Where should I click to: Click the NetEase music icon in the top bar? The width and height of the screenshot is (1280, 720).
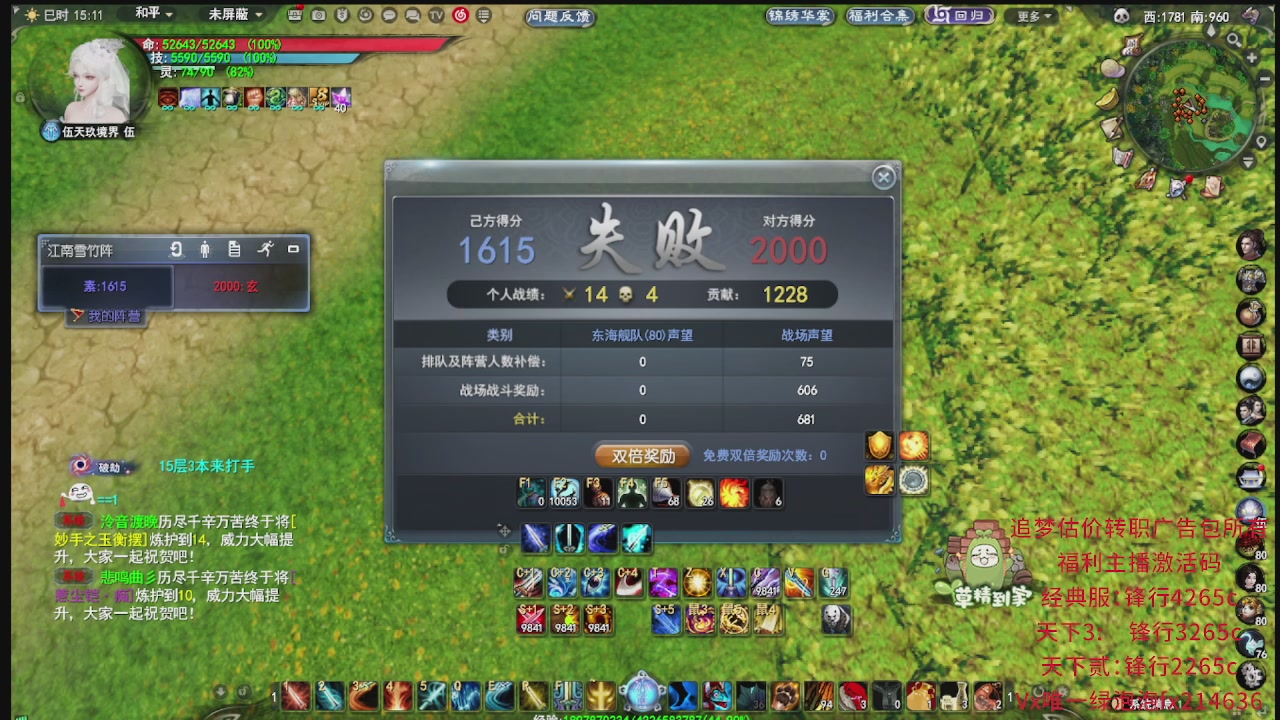click(460, 16)
